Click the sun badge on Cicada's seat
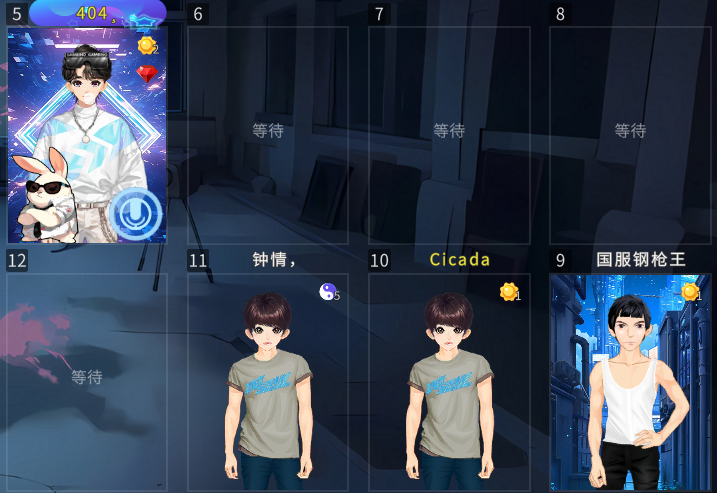The height and width of the screenshot is (493, 717). pos(509,291)
